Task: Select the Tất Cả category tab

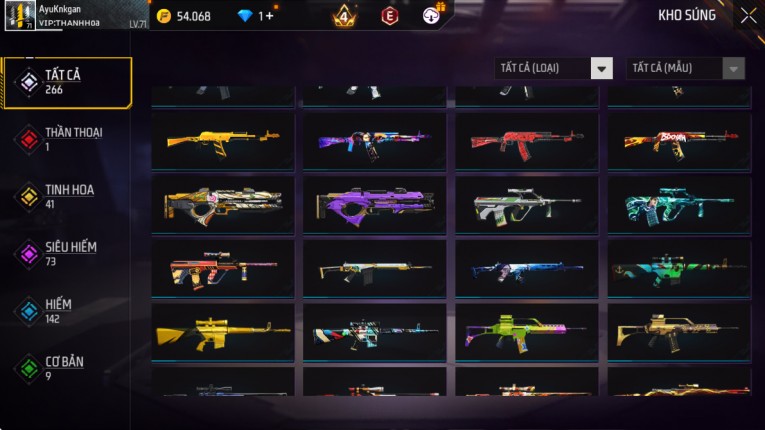Action: [x=67, y=82]
